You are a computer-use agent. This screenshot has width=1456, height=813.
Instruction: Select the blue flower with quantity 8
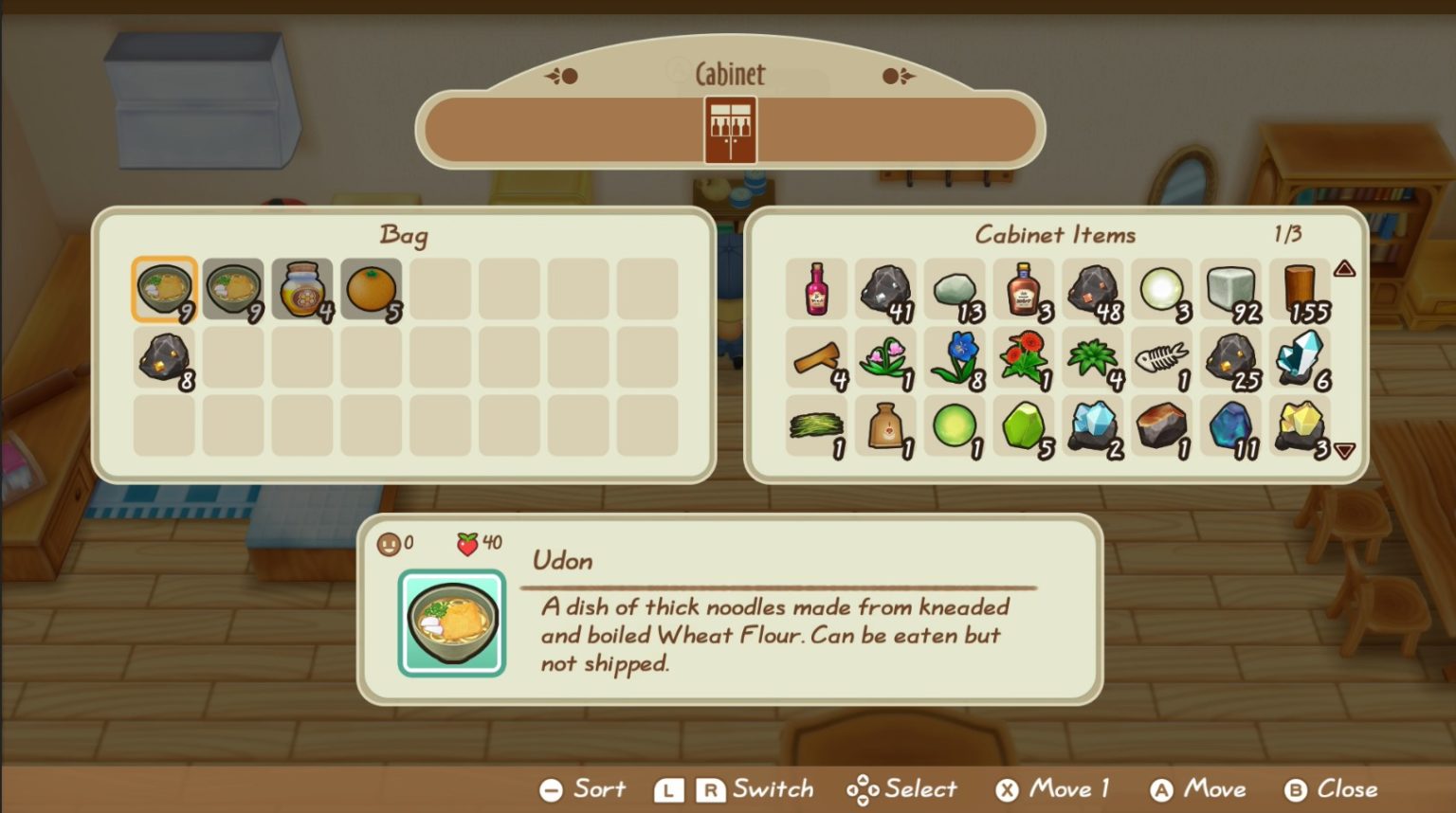pos(955,355)
